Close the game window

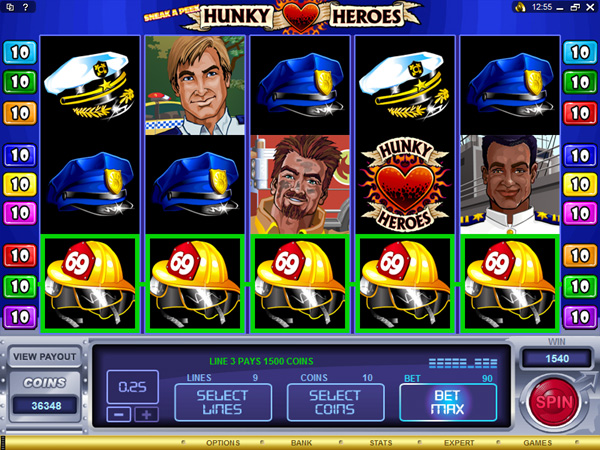click(588, 7)
